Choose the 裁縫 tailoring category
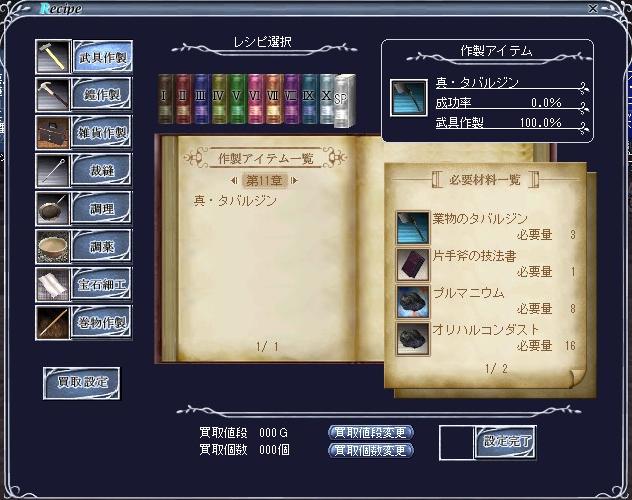 coord(100,171)
